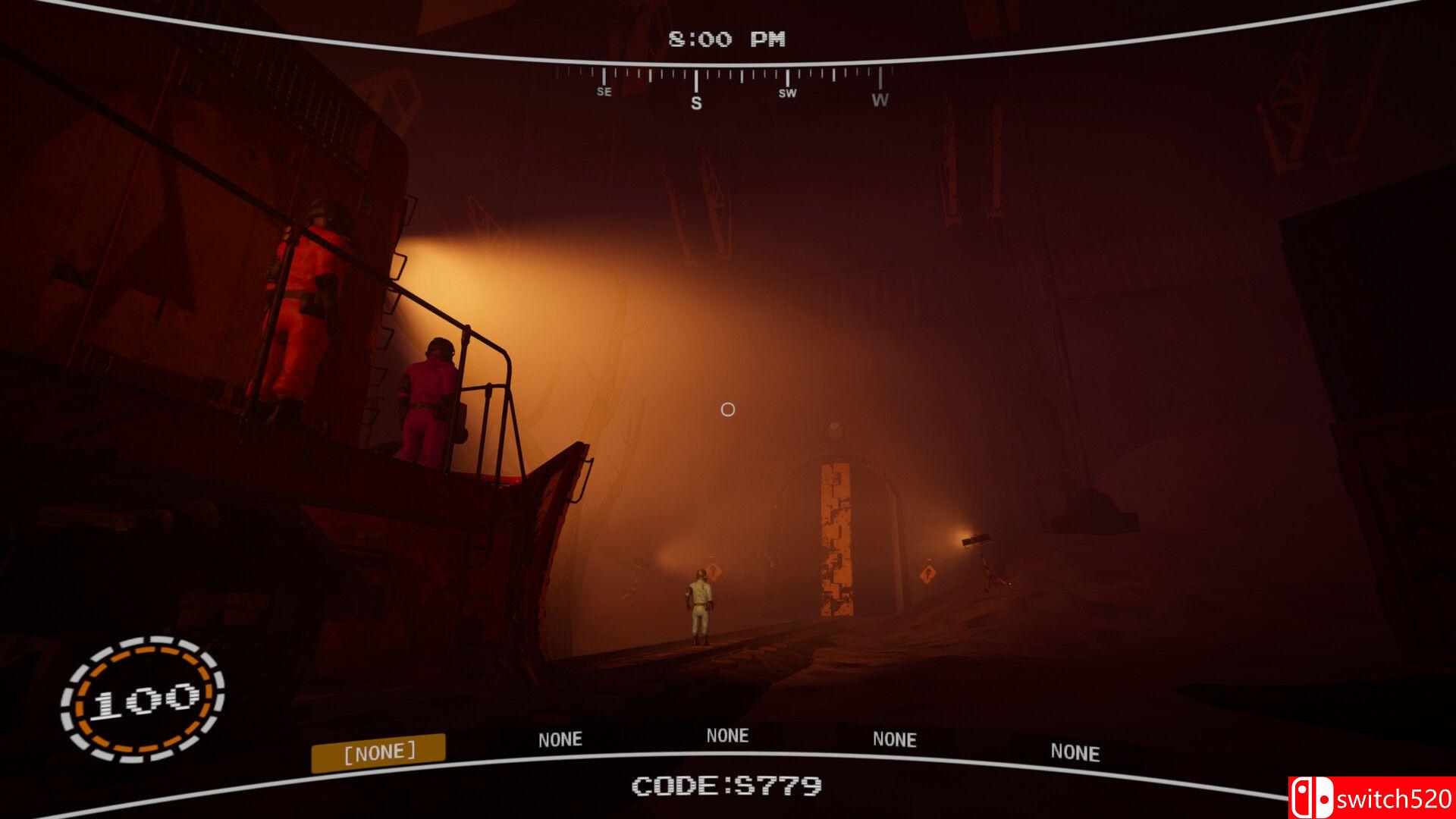Image resolution: width=1456 pixels, height=819 pixels.
Task: Click the SE marker on the compass
Action: point(603,92)
